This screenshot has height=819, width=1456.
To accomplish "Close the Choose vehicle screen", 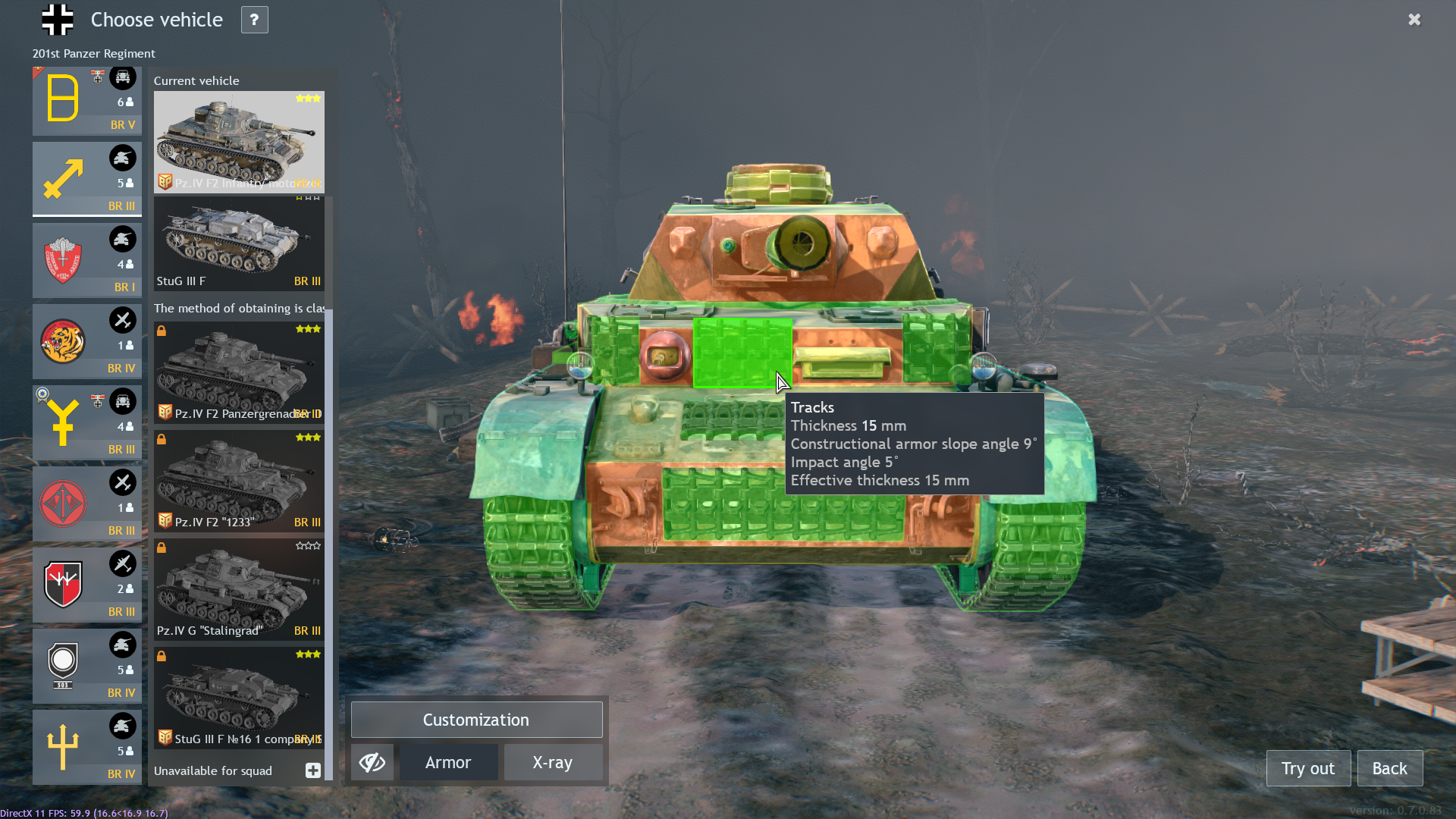I will click(x=1414, y=20).
